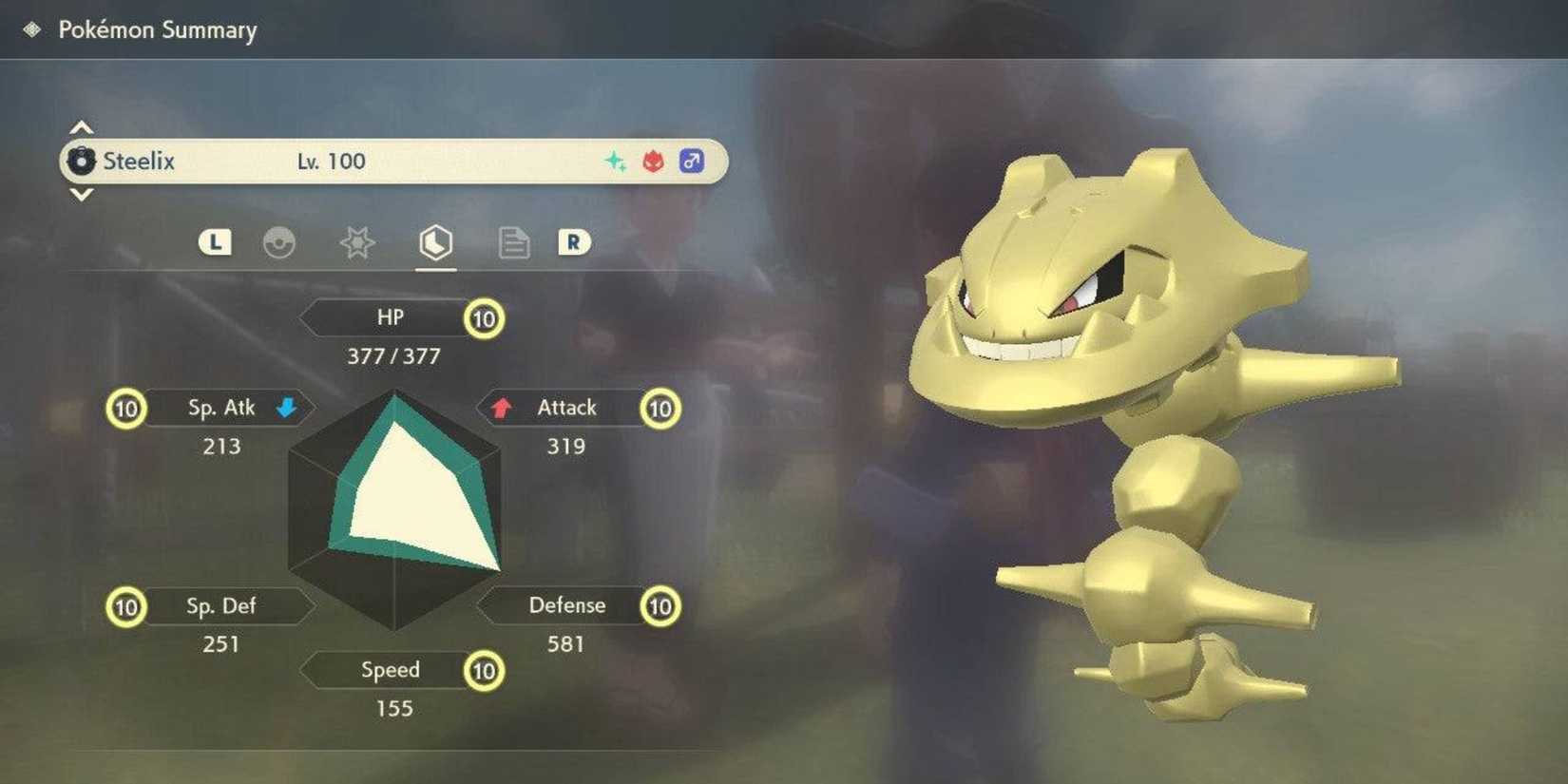
Task: Click the L shoulder button indicator
Action: (215, 242)
